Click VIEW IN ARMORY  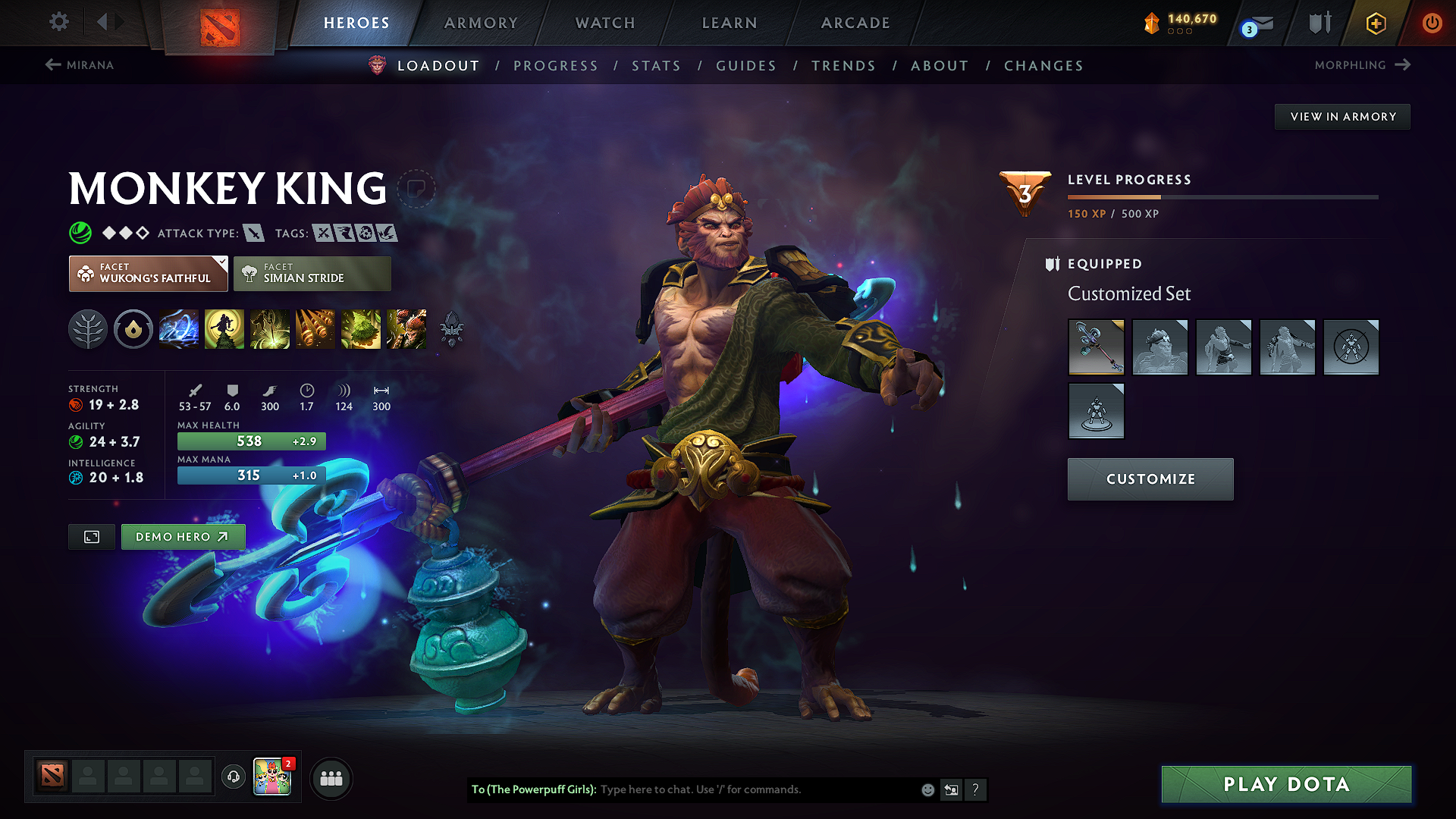(1342, 116)
